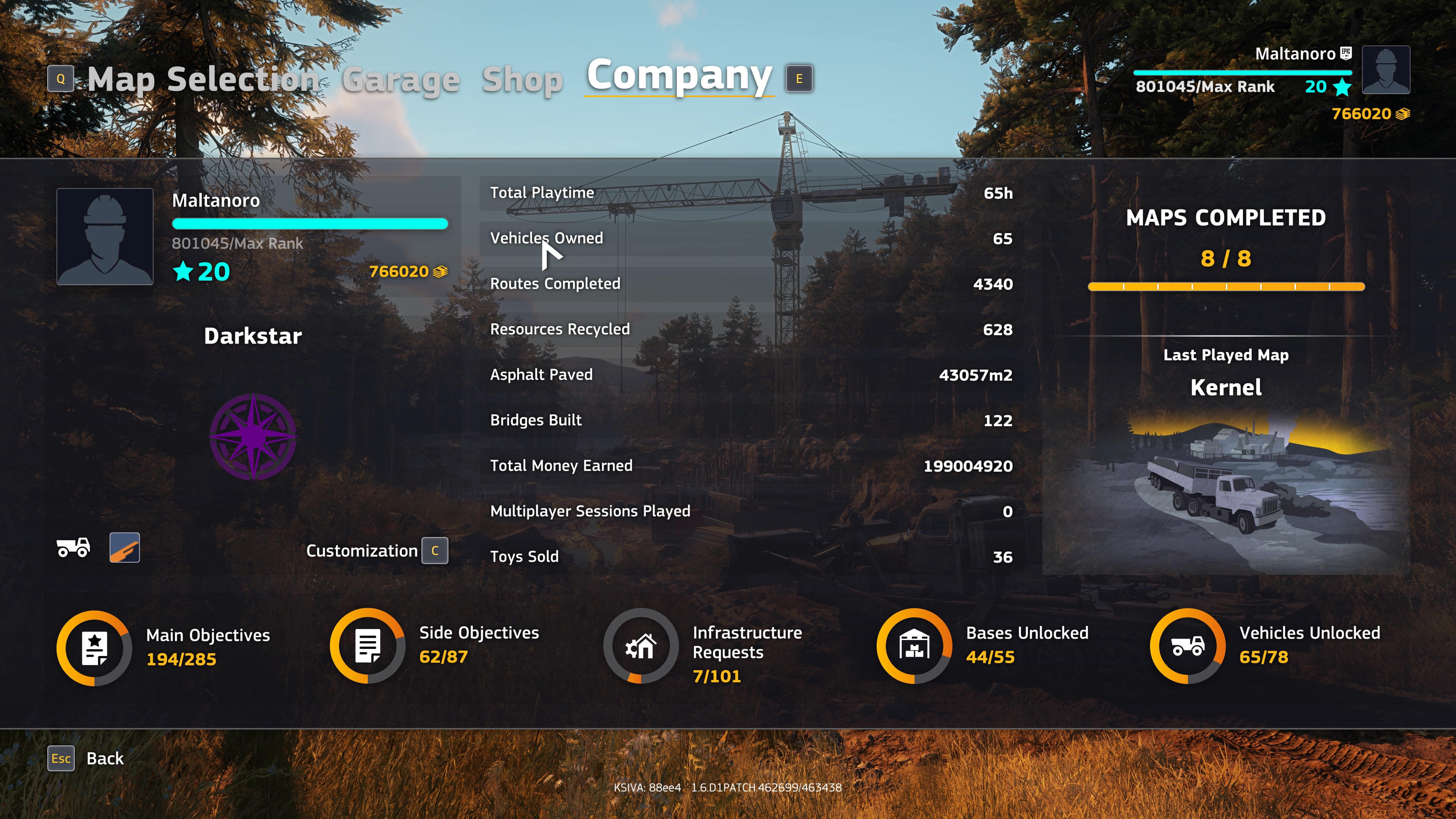Click the Vehicles Unlocked truck icon
The image size is (1456, 819).
tap(1188, 645)
